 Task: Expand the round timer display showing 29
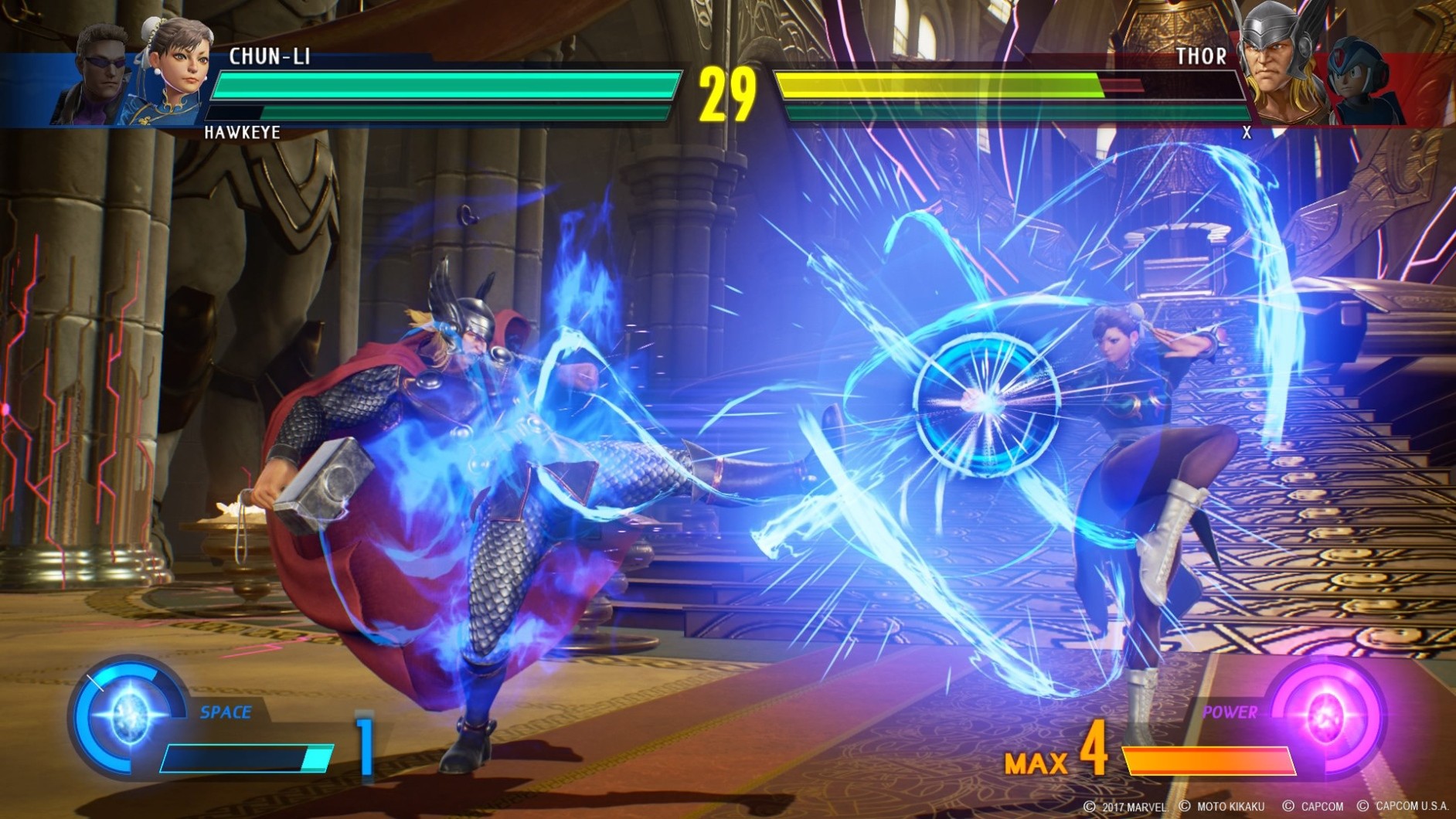(x=727, y=94)
